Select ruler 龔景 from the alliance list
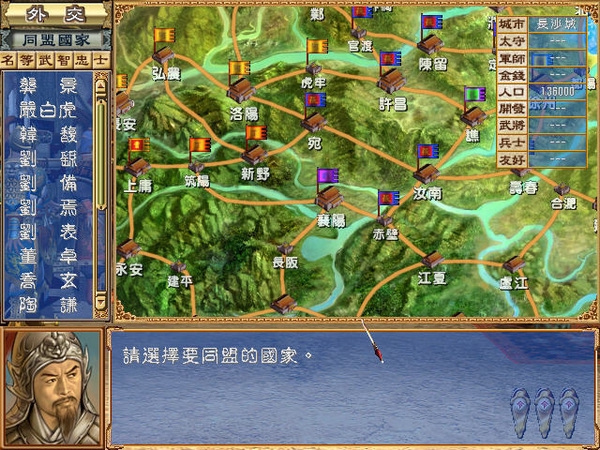Viewport: 600px width, 450px height. pyautogui.click(x=48, y=85)
